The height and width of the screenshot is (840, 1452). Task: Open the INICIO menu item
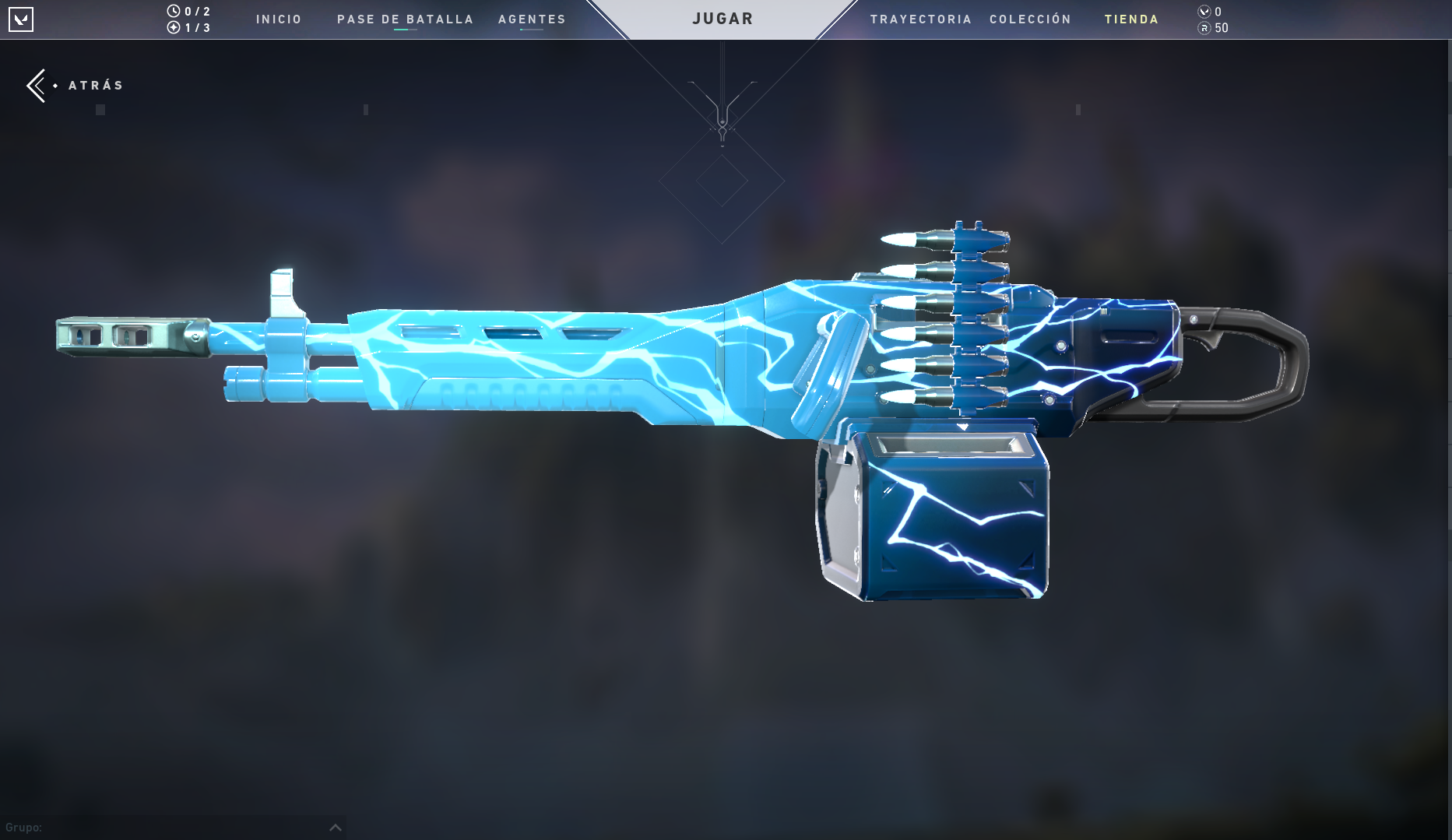[x=278, y=19]
